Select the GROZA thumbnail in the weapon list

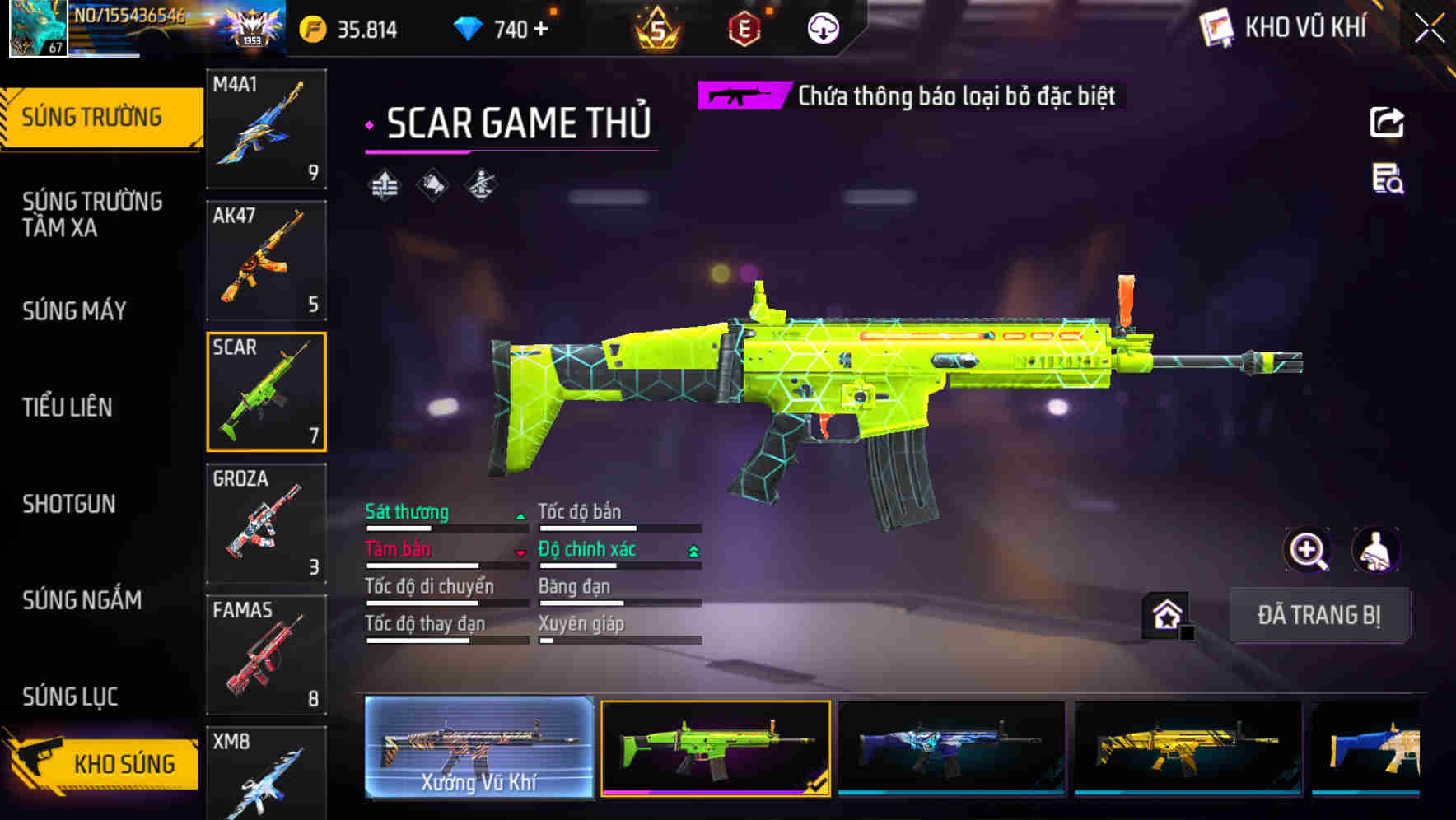pyautogui.click(x=266, y=522)
